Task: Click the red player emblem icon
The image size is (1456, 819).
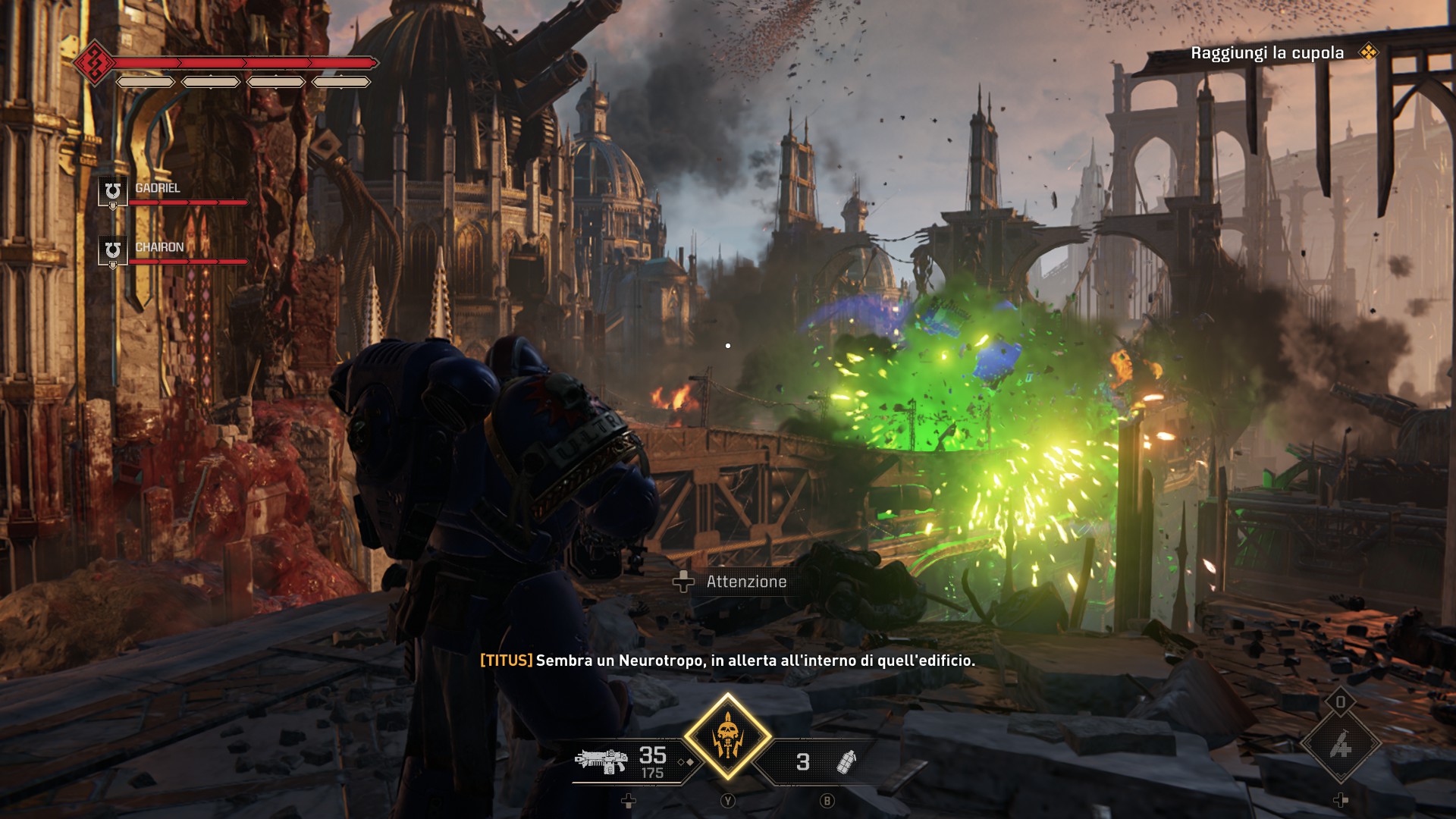Action: [x=94, y=62]
